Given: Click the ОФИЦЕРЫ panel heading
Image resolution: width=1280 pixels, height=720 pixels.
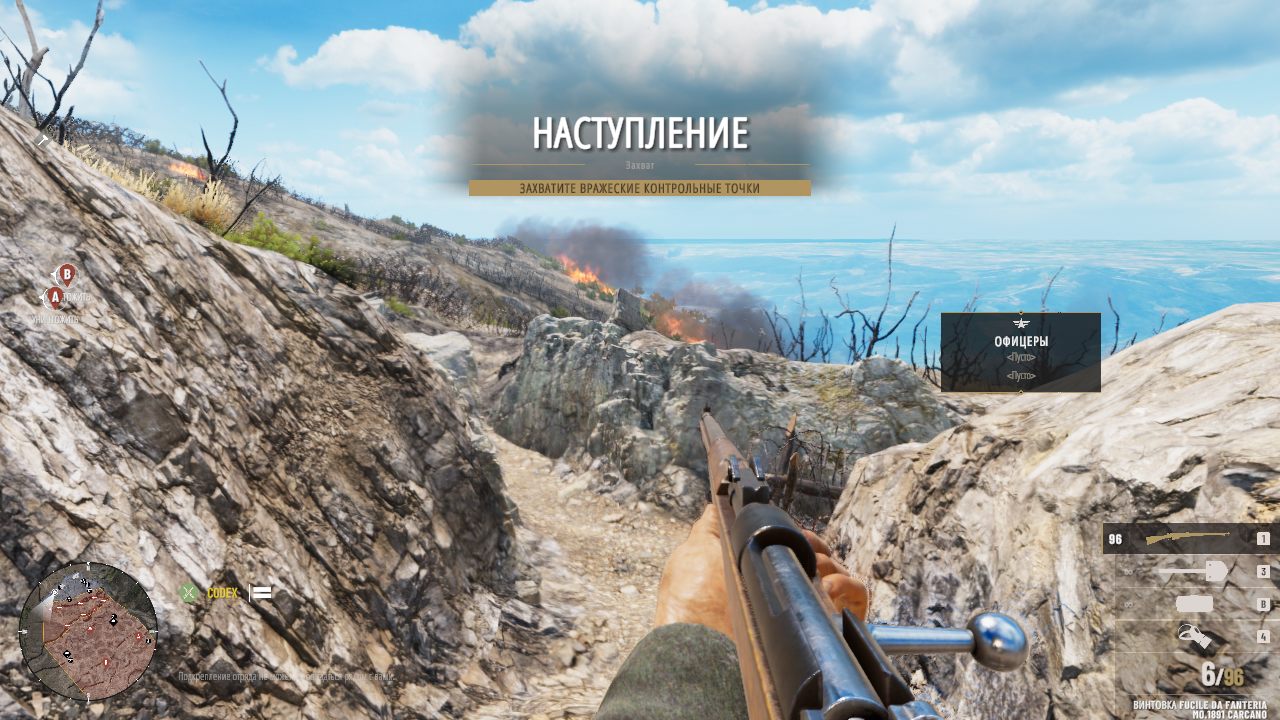Looking at the screenshot, I should tap(1022, 342).
